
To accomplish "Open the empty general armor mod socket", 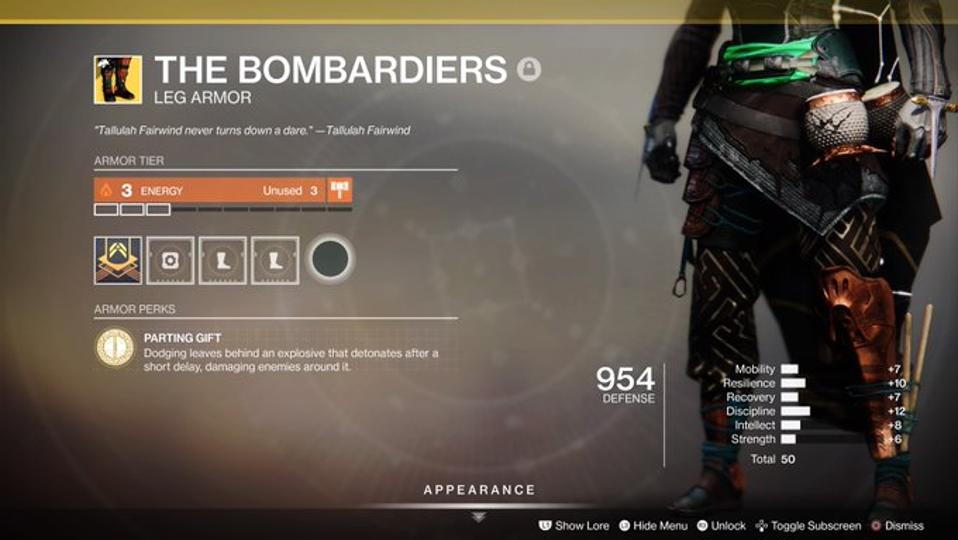I will [170, 260].
